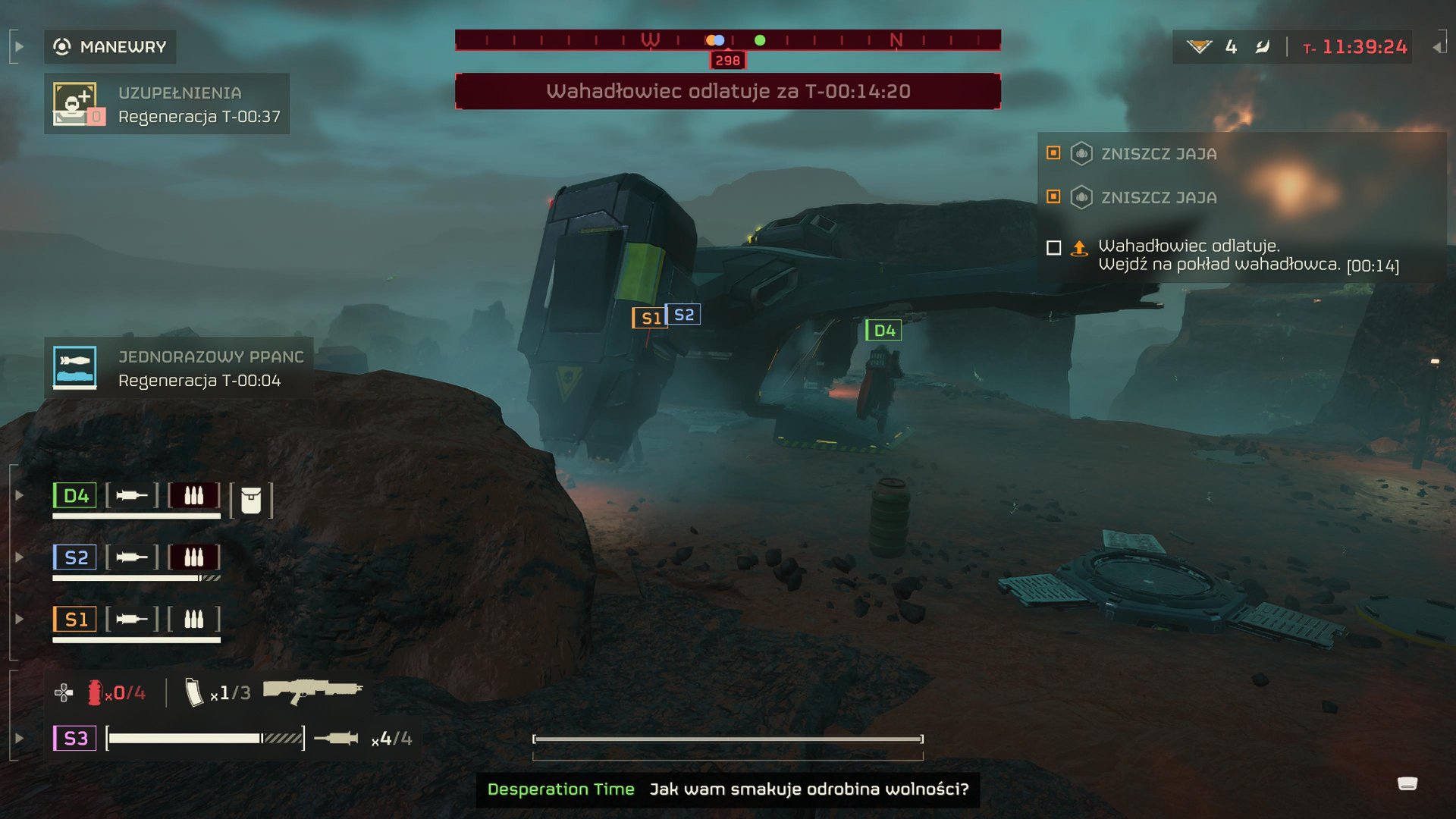Collapse the arrow beside the mission timer
The image size is (1456, 819).
pyautogui.click(x=1437, y=47)
